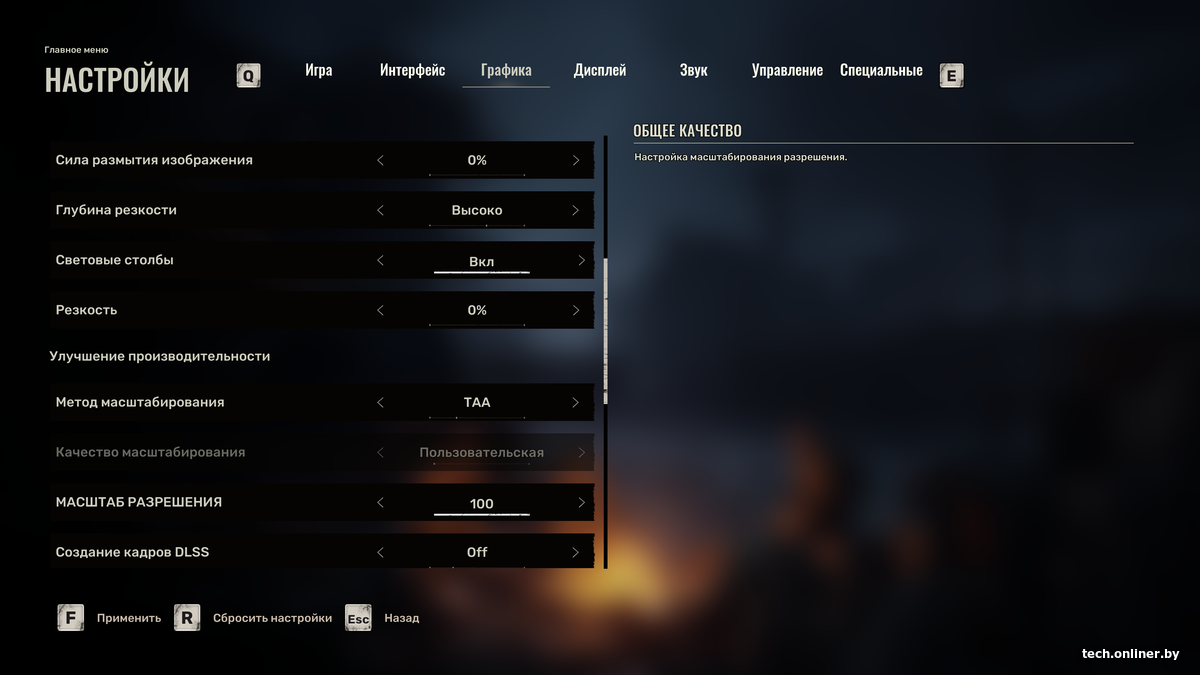Switch to the Игра tab
Screen dimensions: 1200x675
319,71
